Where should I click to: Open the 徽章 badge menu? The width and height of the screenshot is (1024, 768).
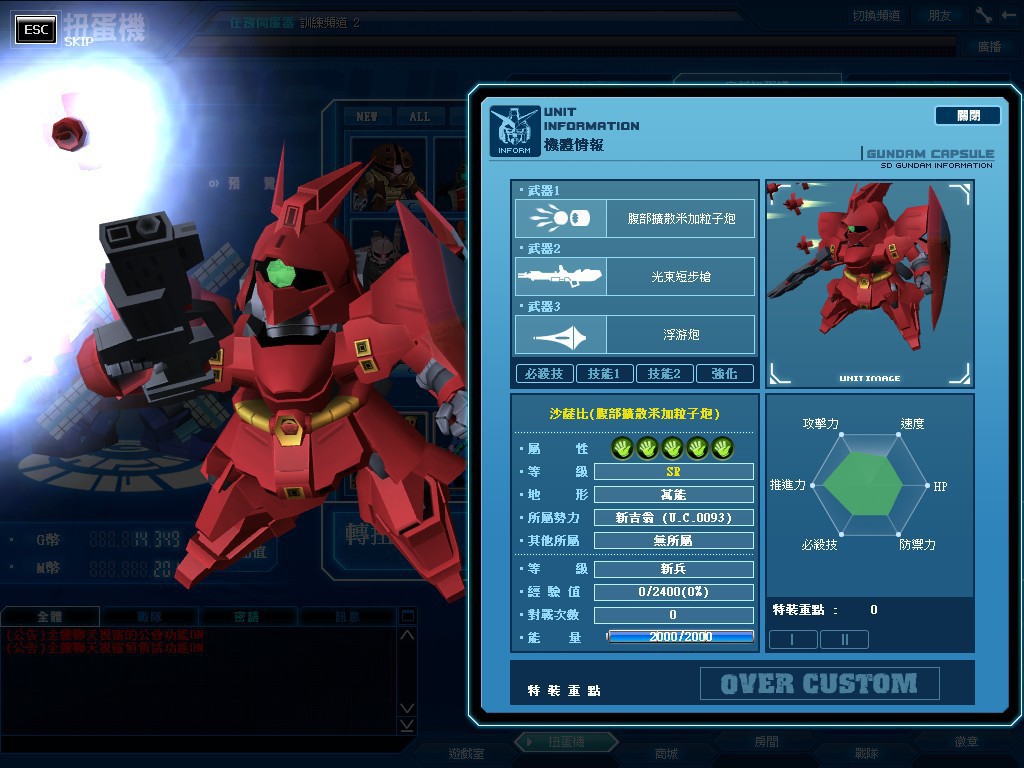[x=966, y=742]
